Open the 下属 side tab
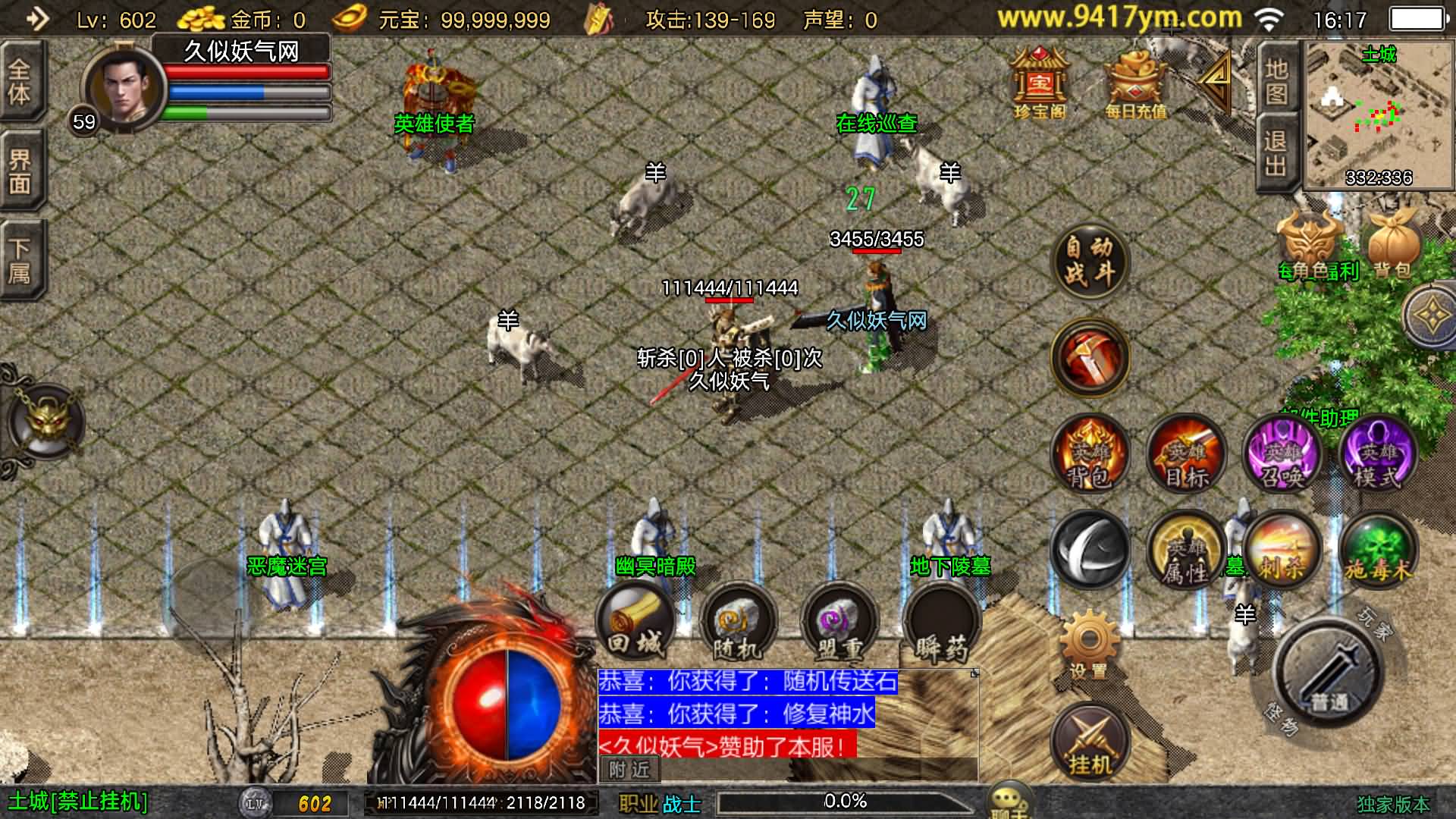This screenshot has height=819, width=1456. (20, 259)
